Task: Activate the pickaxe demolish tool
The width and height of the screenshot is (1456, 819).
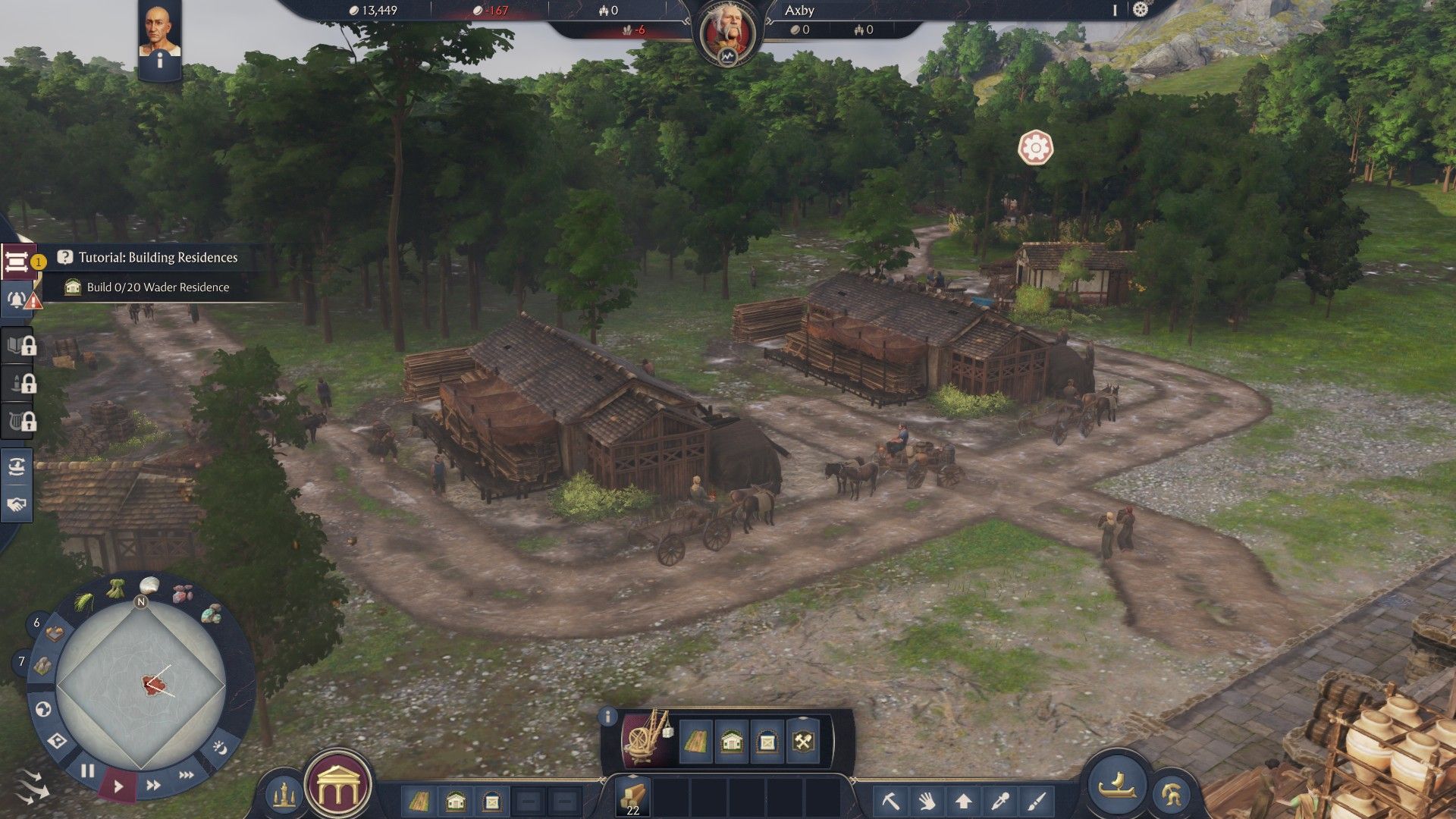Action: [891, 801]
